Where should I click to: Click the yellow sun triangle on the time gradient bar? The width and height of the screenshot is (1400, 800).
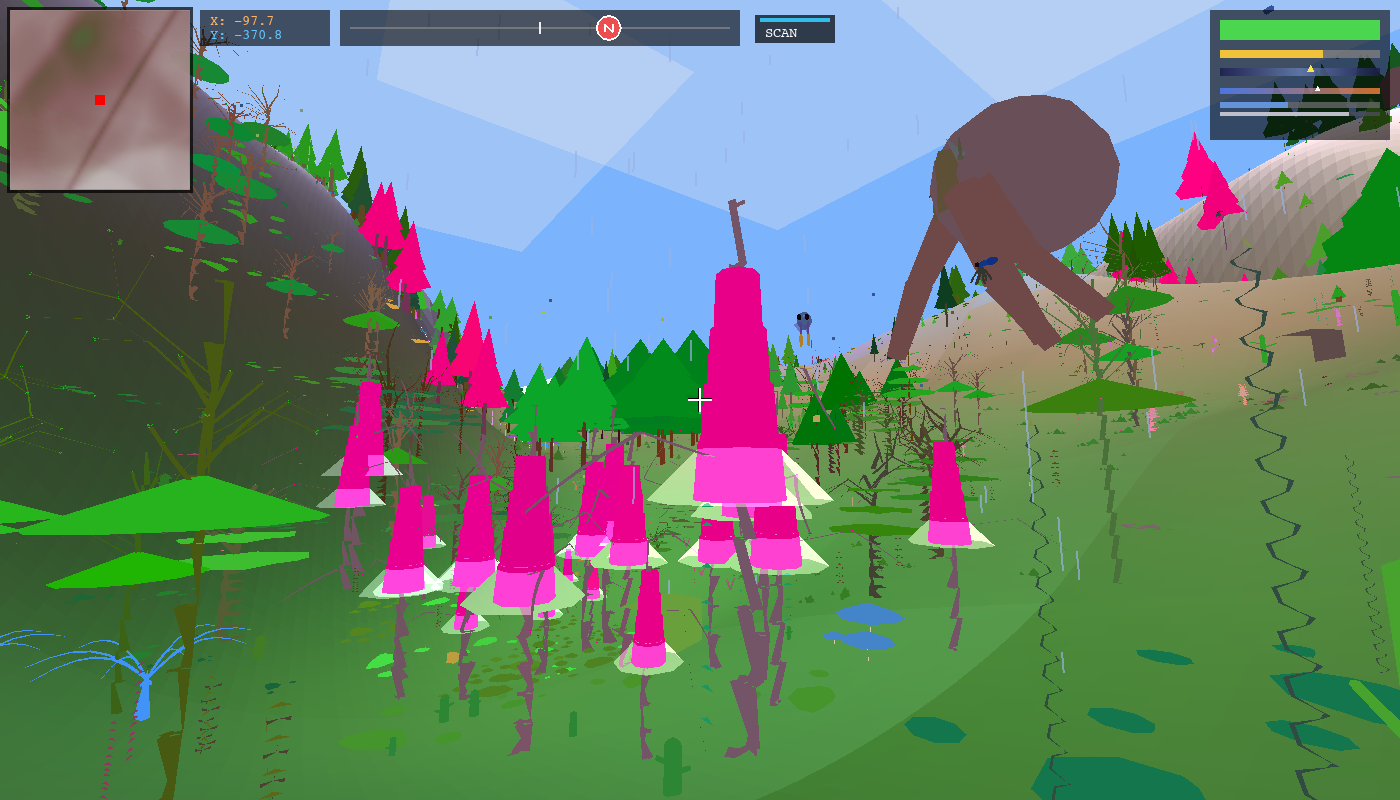[x=1310, y=68]
